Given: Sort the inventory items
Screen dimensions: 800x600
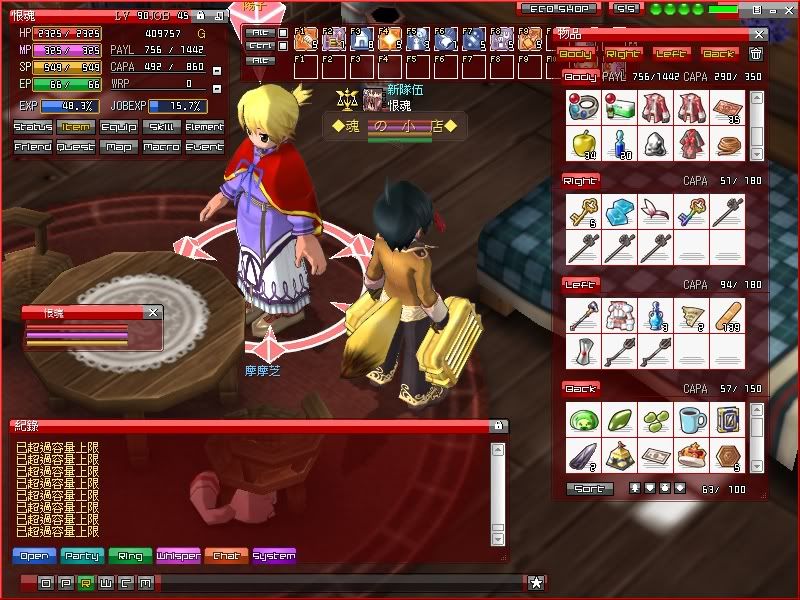Looking at the screenshot, I should (589, 489).
